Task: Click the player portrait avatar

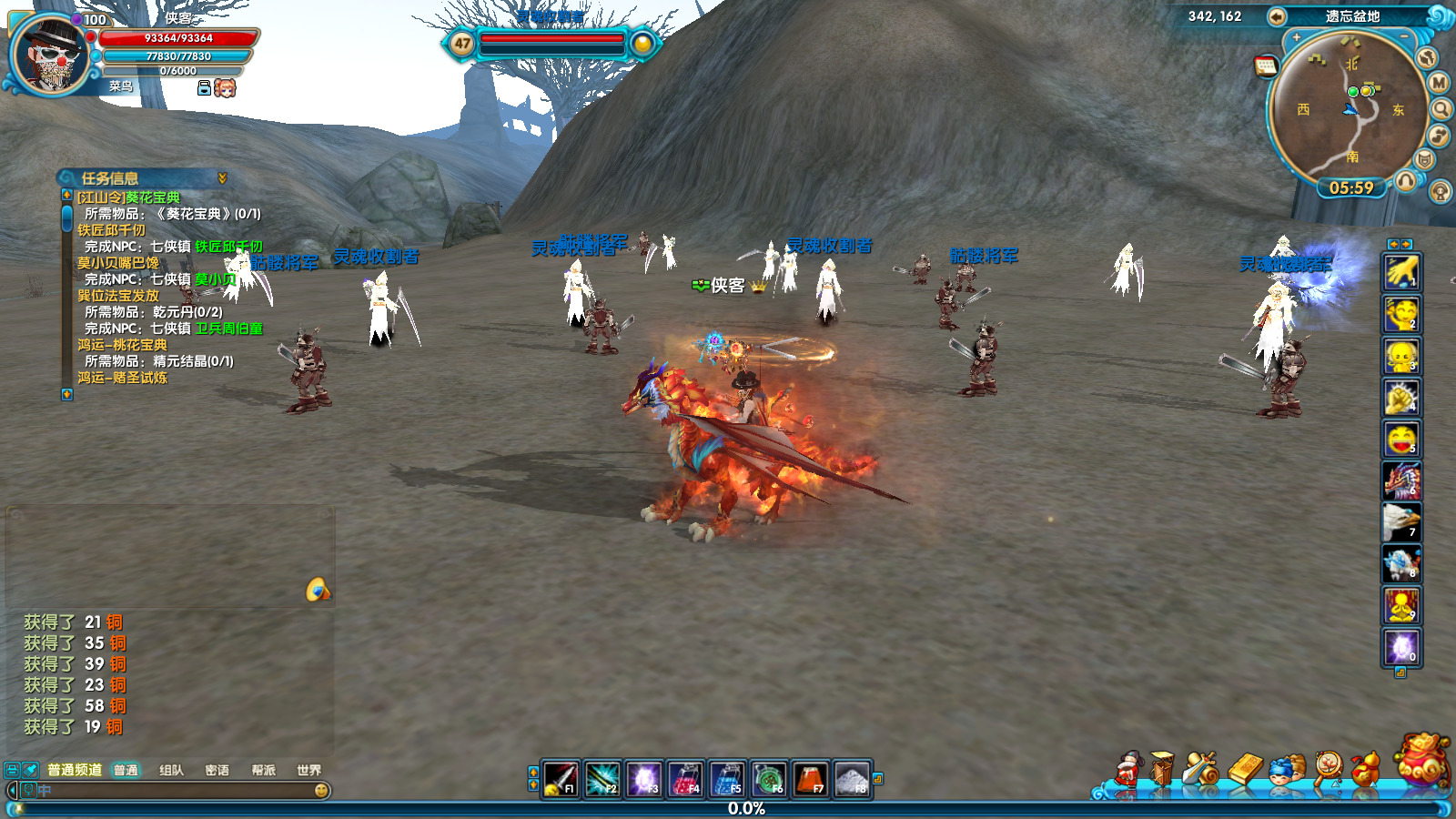Action: [49, 55]
